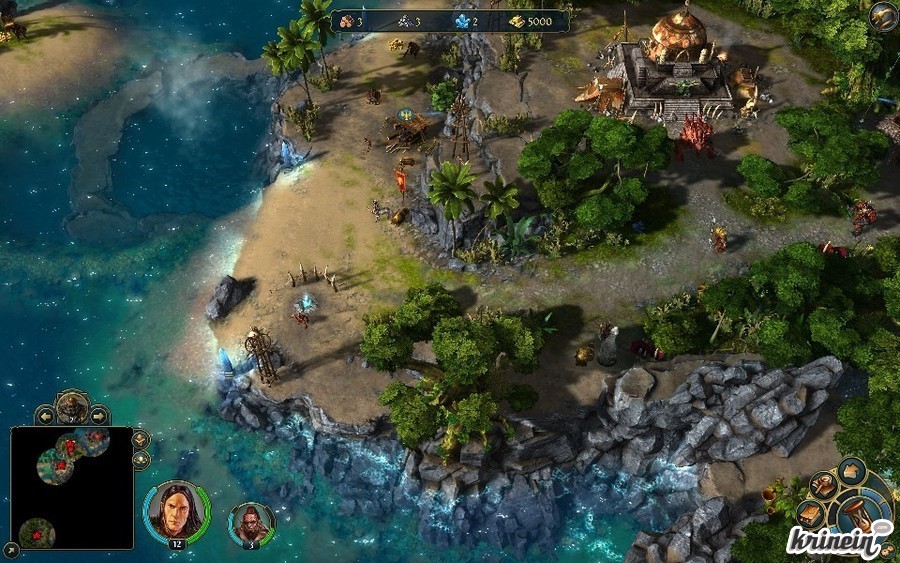The height and width of the screenshot is (563, 900).
Task: Select the next town with right arrow
Action: tap(99, 414)
